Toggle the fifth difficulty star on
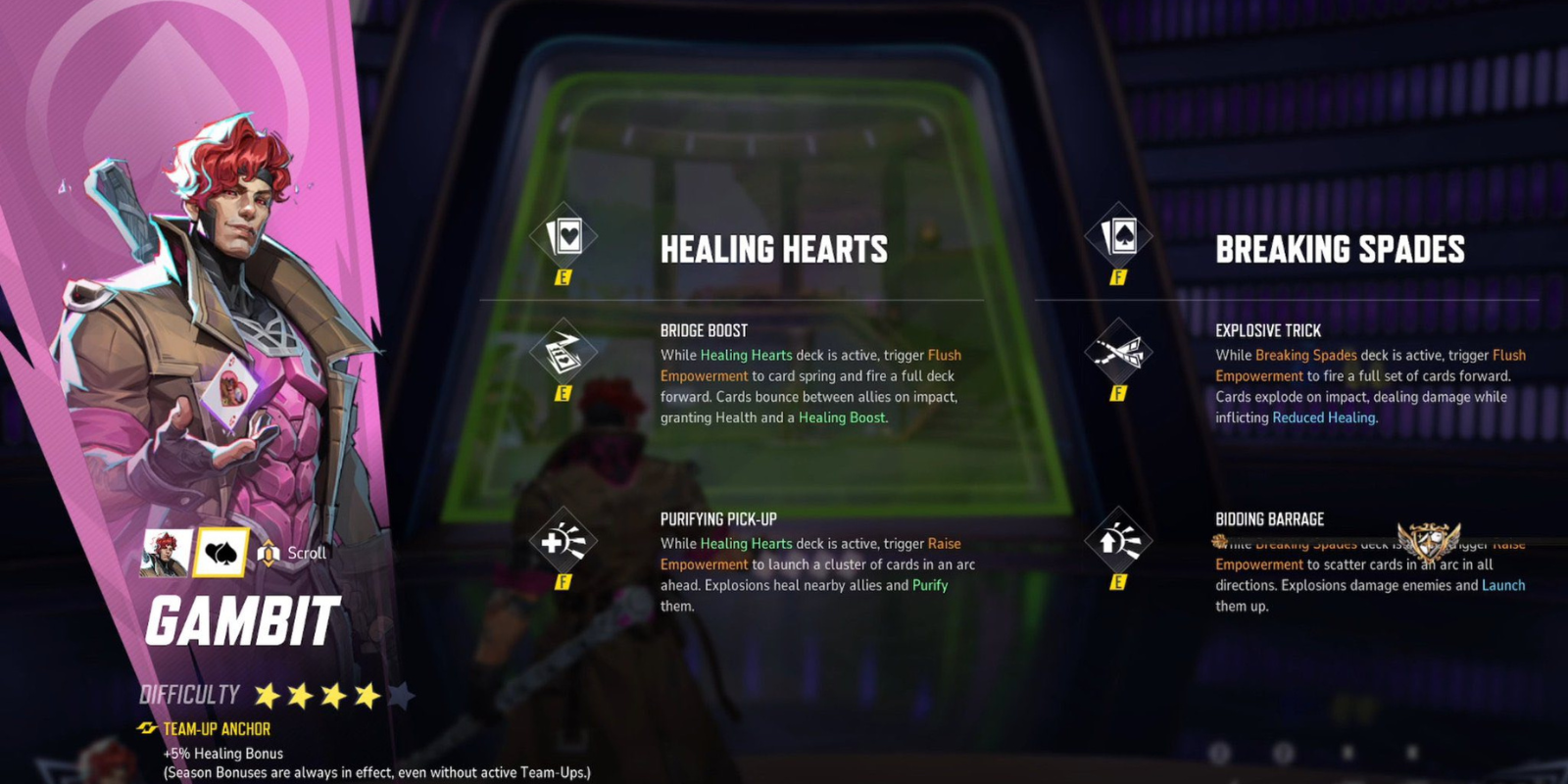1568x784 pixels. pos(401,694)
